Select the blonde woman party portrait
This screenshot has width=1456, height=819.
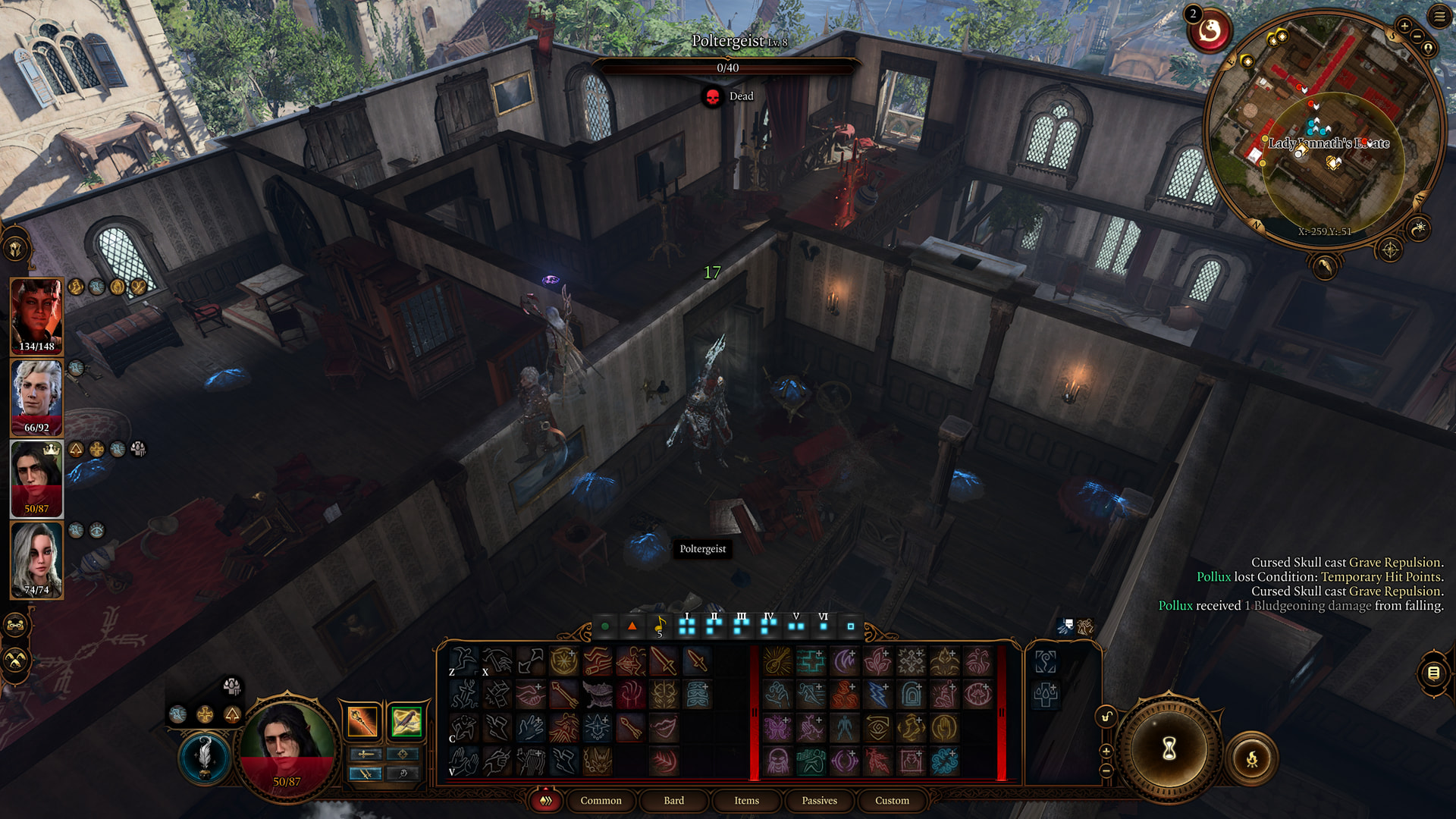coord(36,560)
